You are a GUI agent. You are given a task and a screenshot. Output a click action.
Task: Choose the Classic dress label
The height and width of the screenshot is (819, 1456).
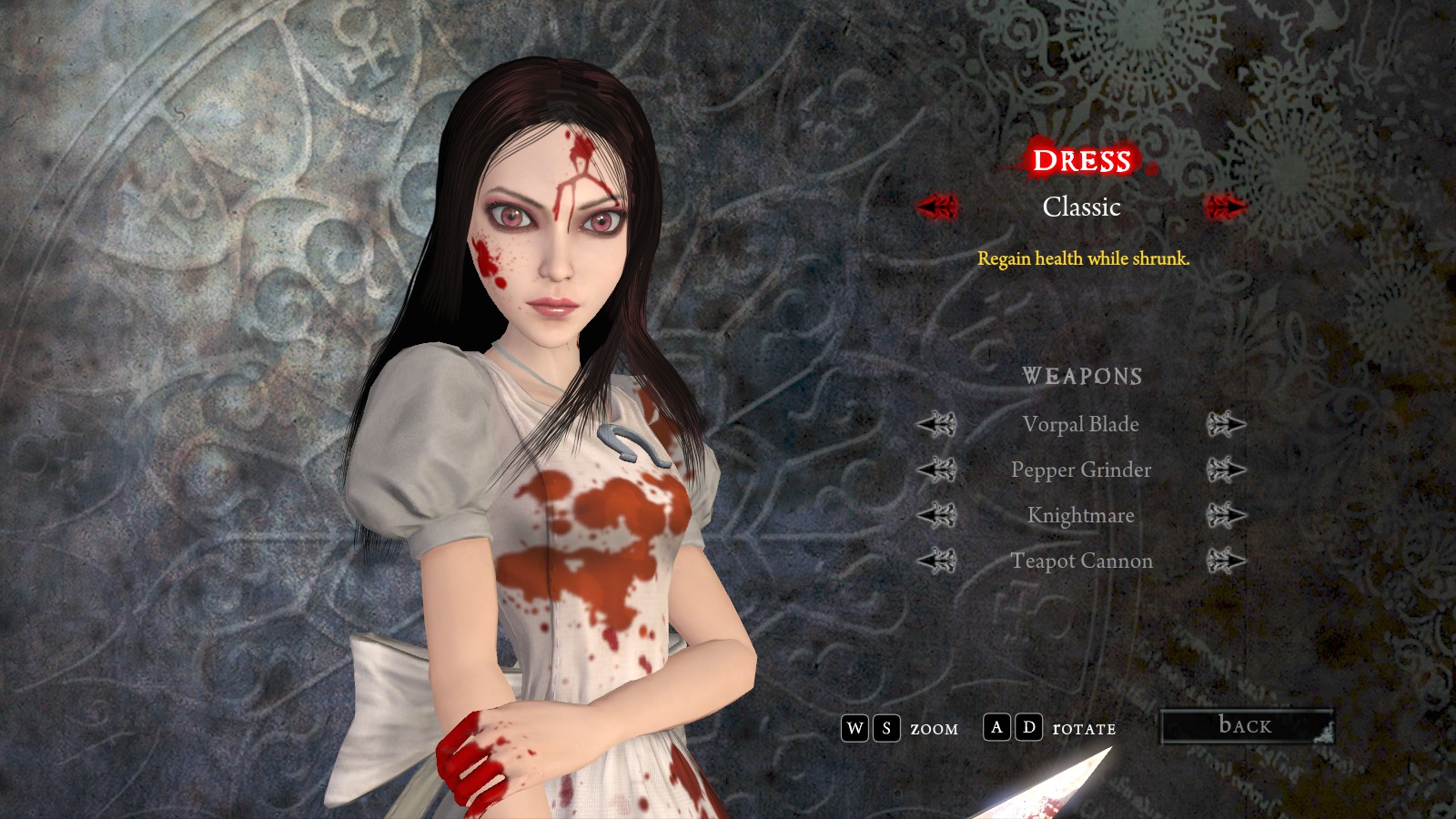click(1081, 207)
